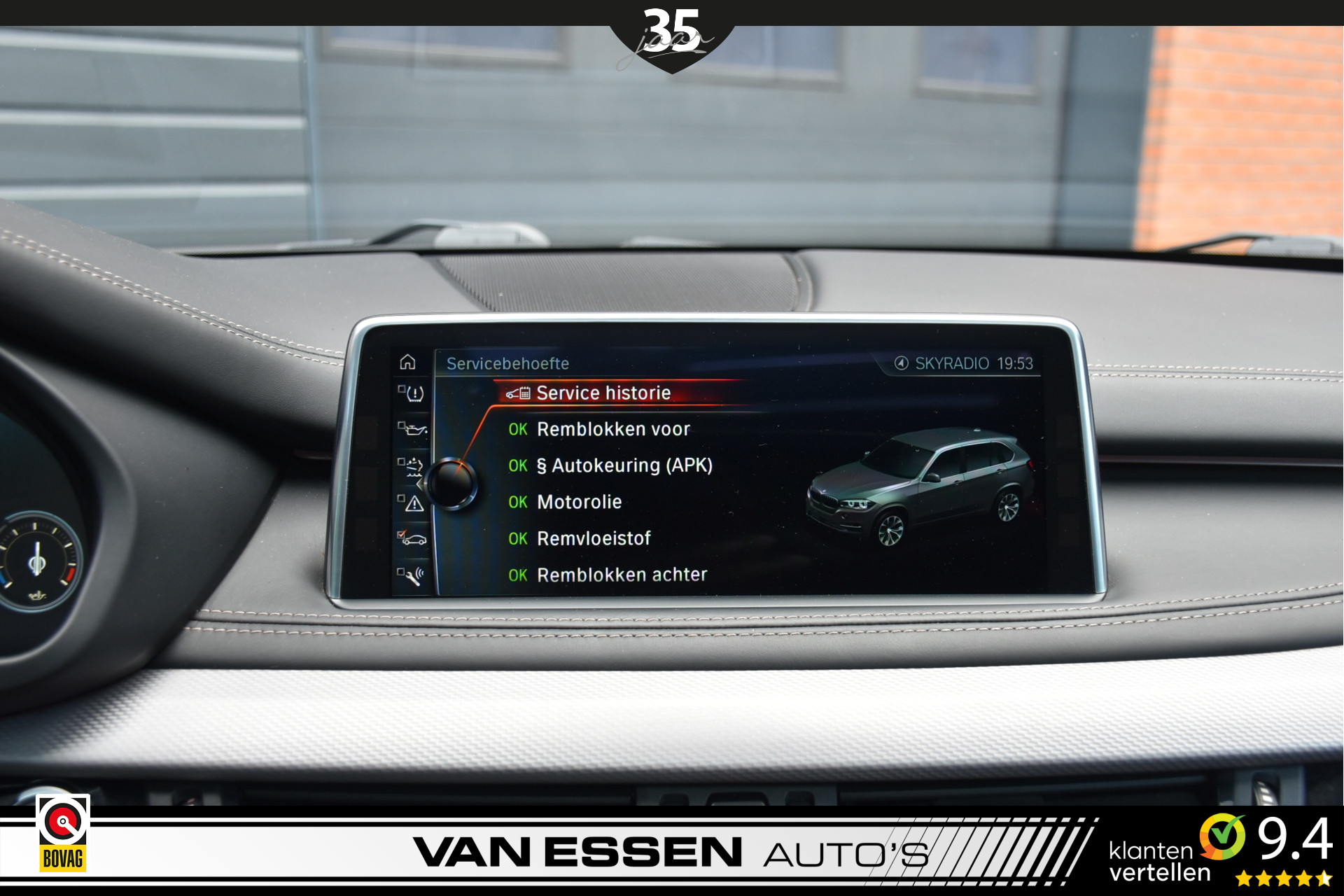Open the Motorolie service item
The height and width of the screenshot is (896, 1344).
(x=578, y=502)
